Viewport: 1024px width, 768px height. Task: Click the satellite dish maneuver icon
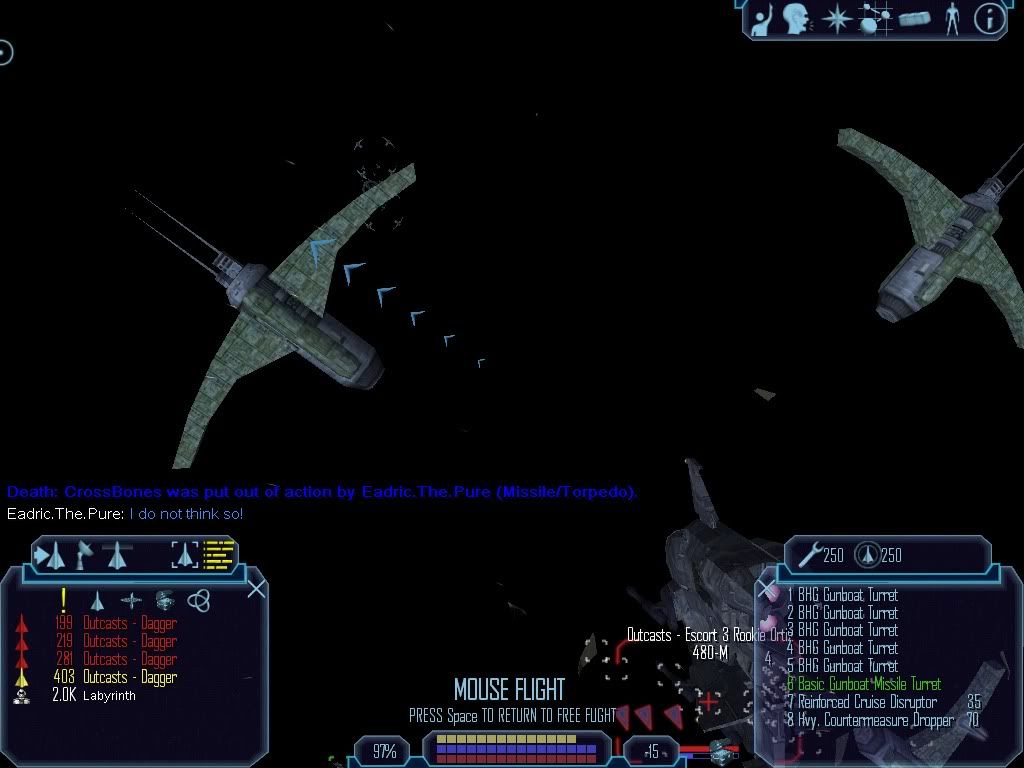click(x=85, y=555)
